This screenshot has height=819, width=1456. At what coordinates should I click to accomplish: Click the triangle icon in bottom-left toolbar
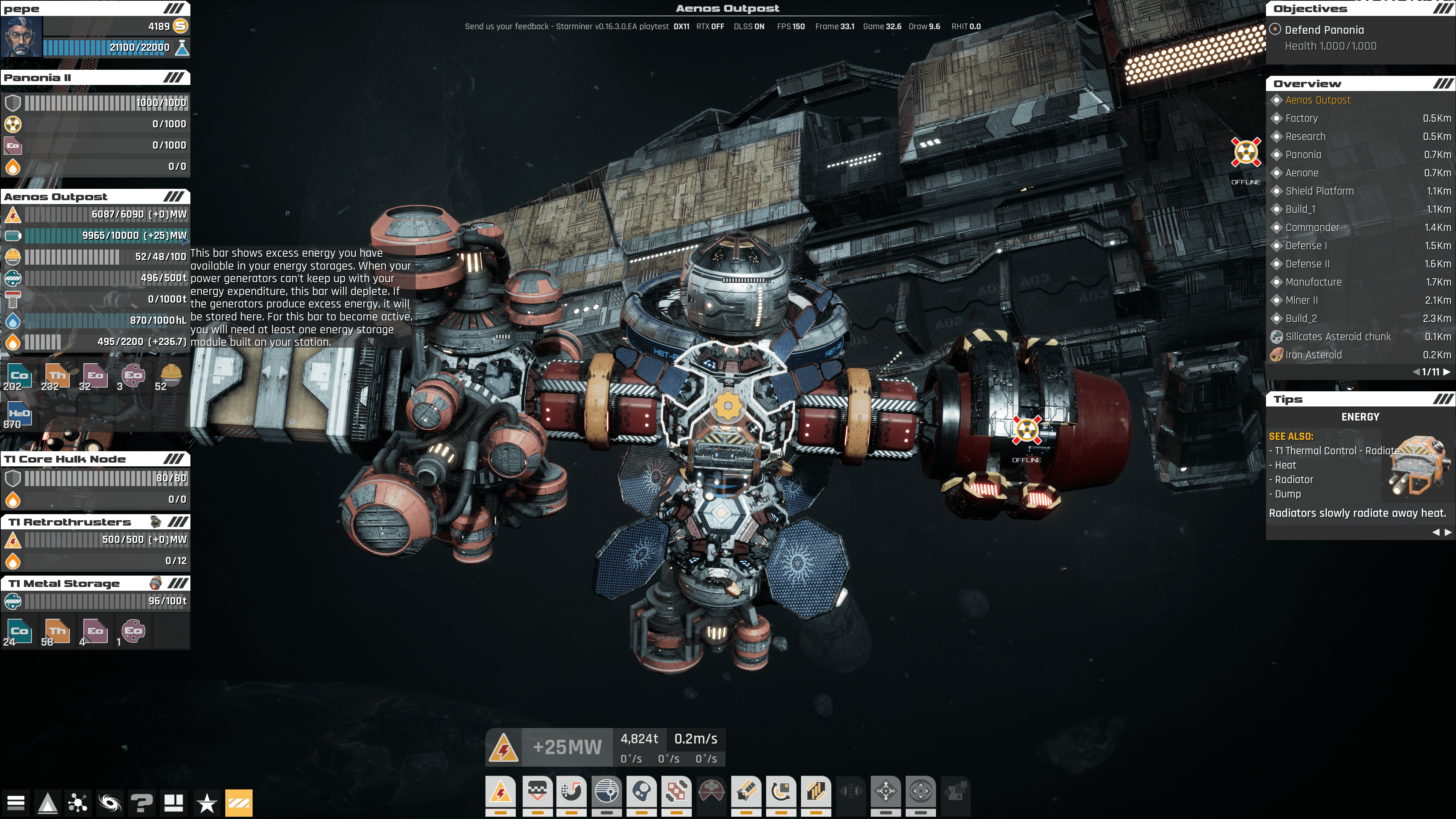47,803
